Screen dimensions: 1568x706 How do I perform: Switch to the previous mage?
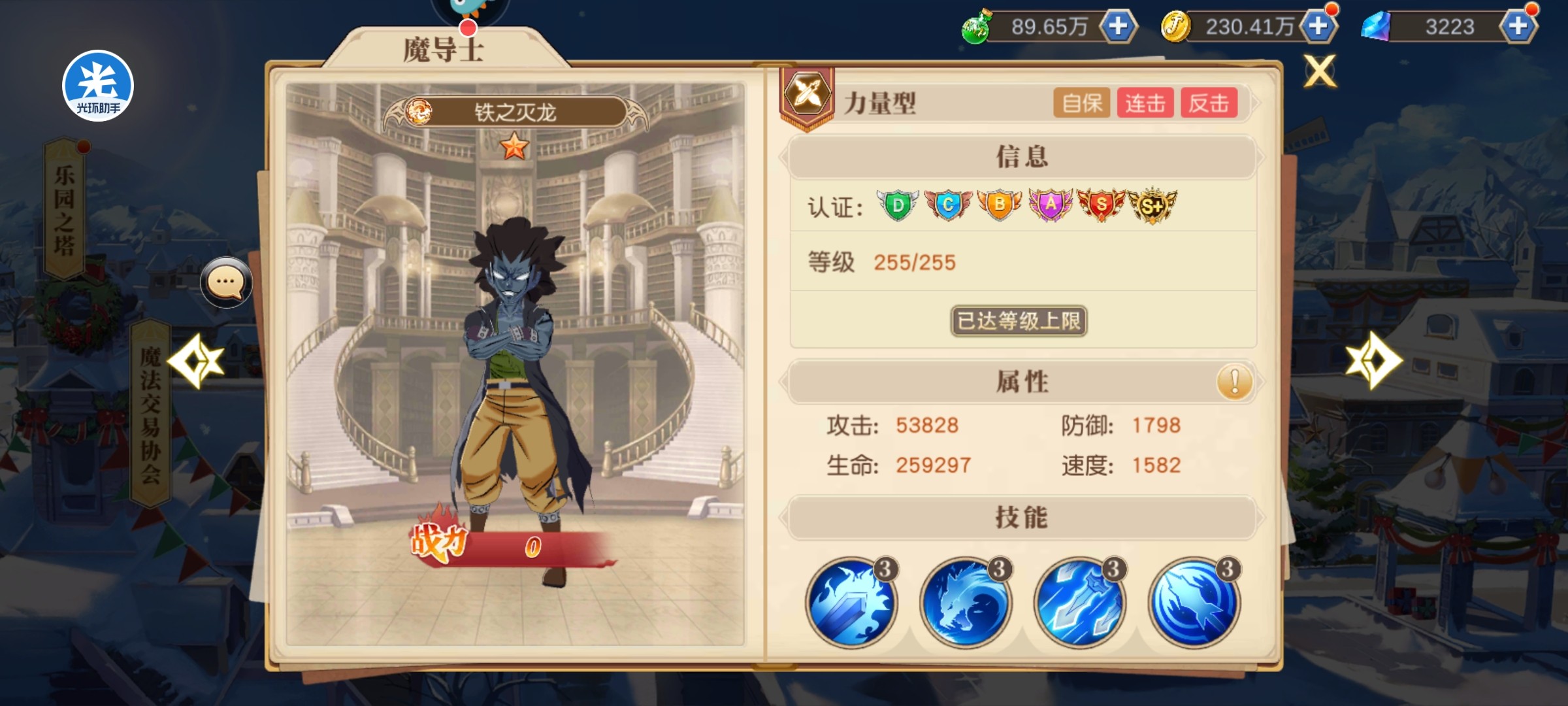pos(196,361)
